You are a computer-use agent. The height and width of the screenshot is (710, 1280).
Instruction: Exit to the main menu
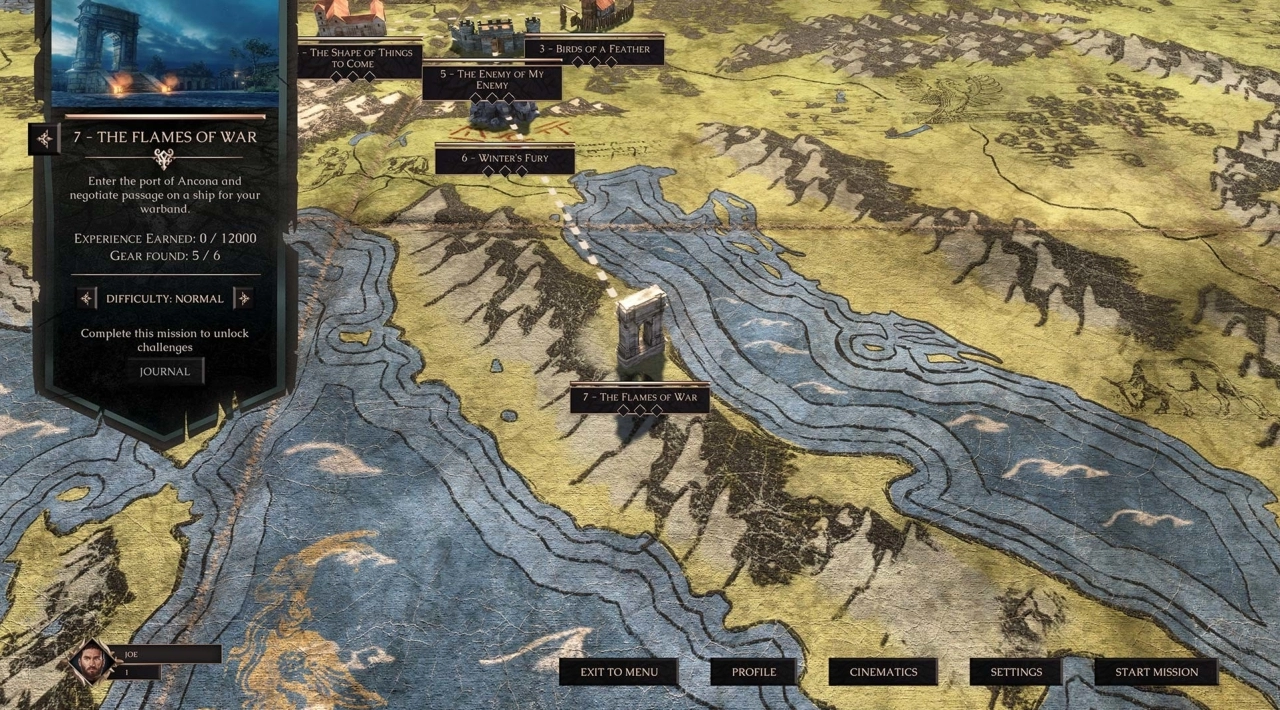point(619,672)
